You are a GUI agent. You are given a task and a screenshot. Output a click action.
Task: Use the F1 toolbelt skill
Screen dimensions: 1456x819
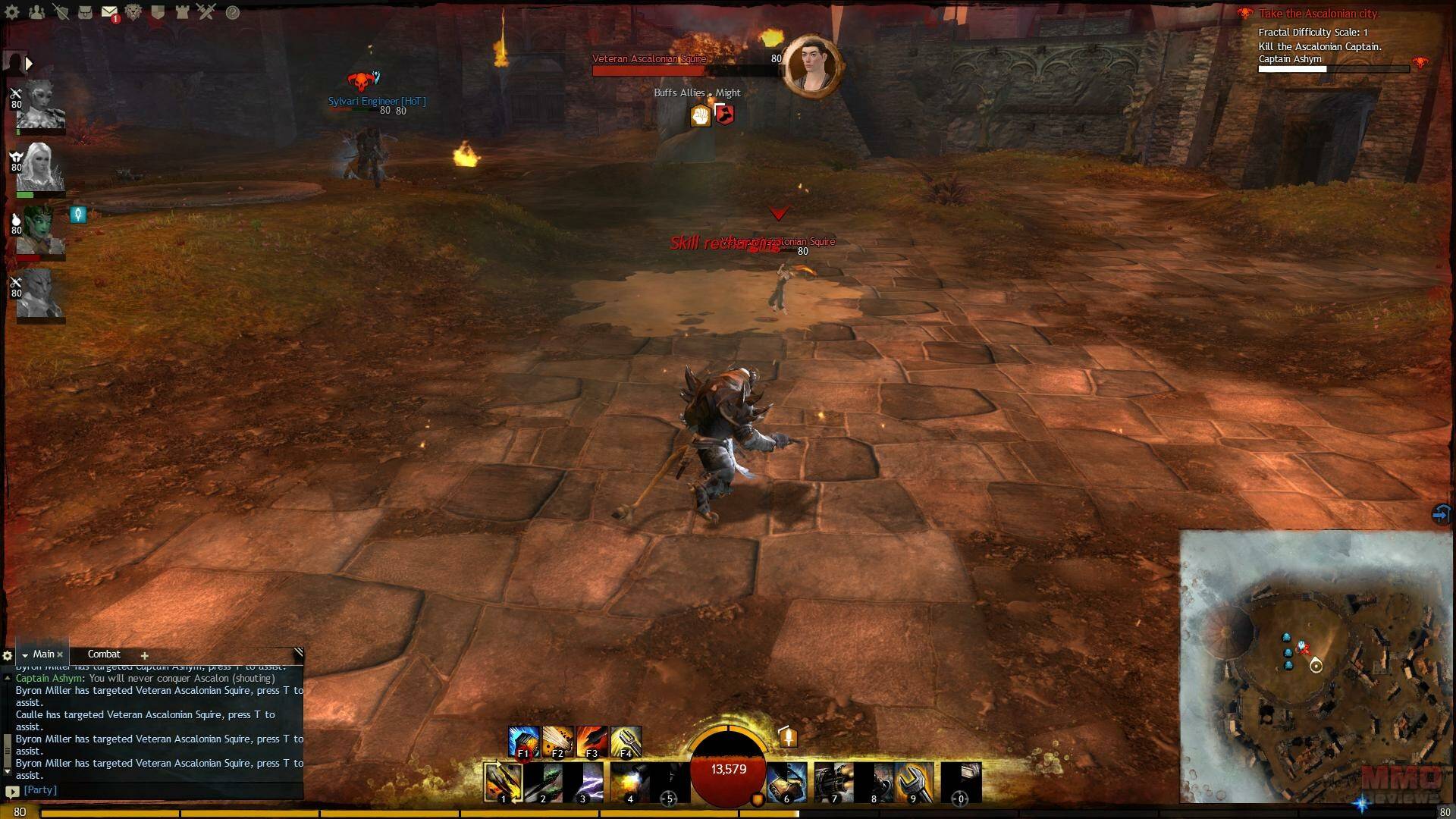coord(523,742)
